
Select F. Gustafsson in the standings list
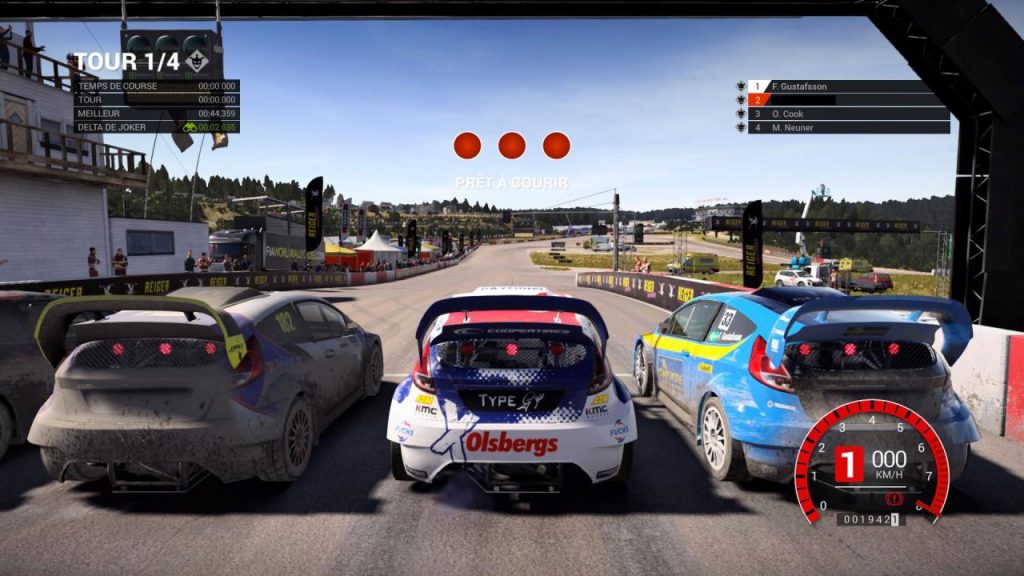(x=848, y=87)
